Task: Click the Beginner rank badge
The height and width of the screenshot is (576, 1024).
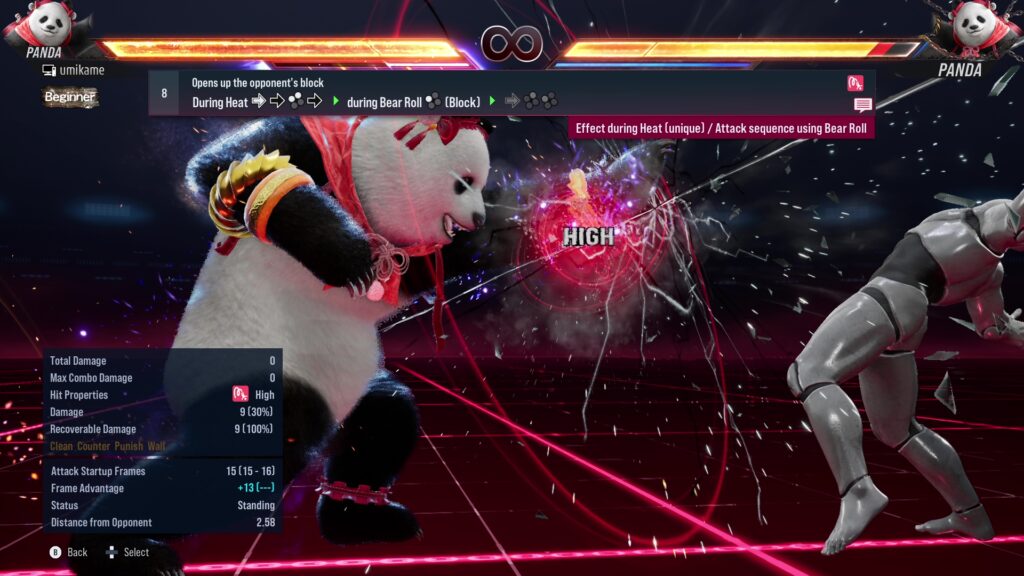Action: (x=70, y=97)
